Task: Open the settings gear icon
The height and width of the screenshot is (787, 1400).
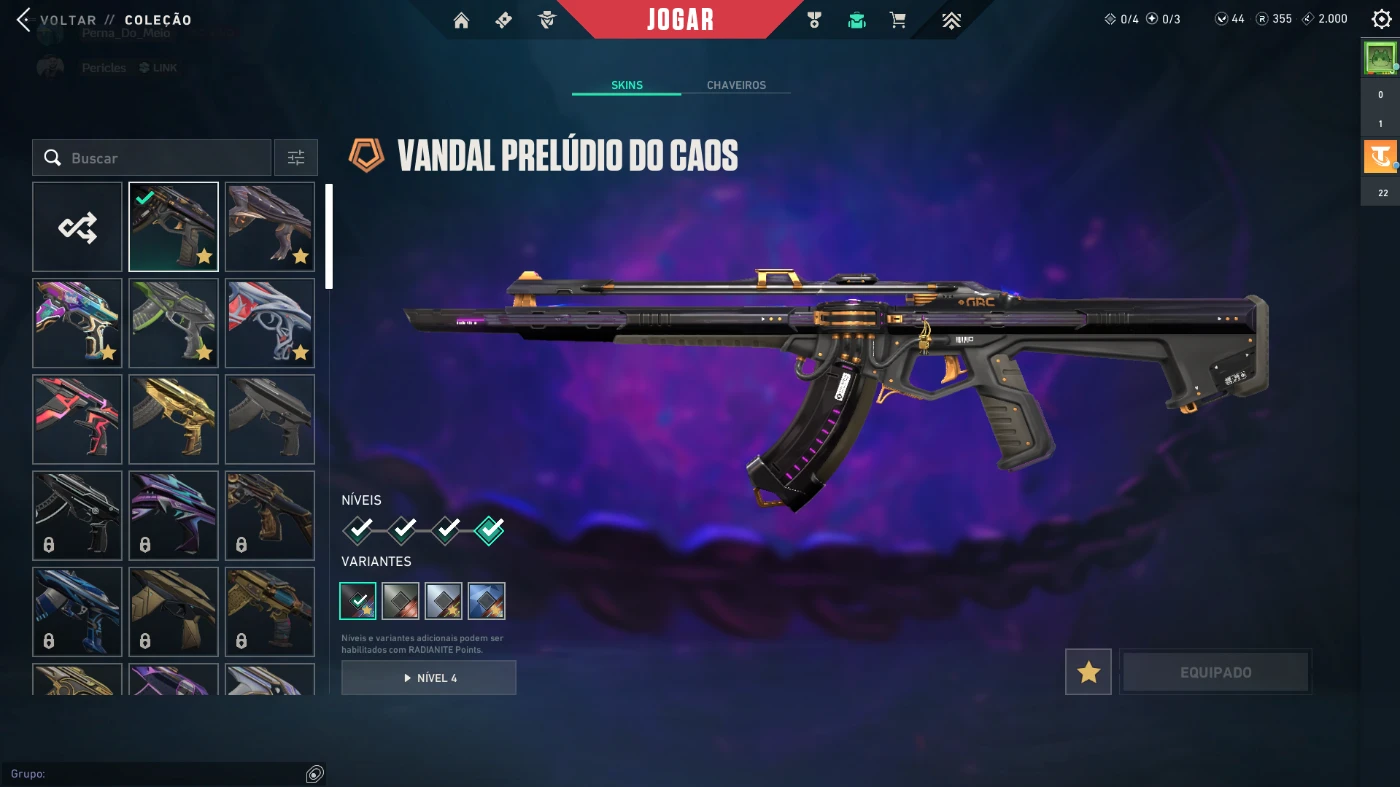Action: 1381,19
